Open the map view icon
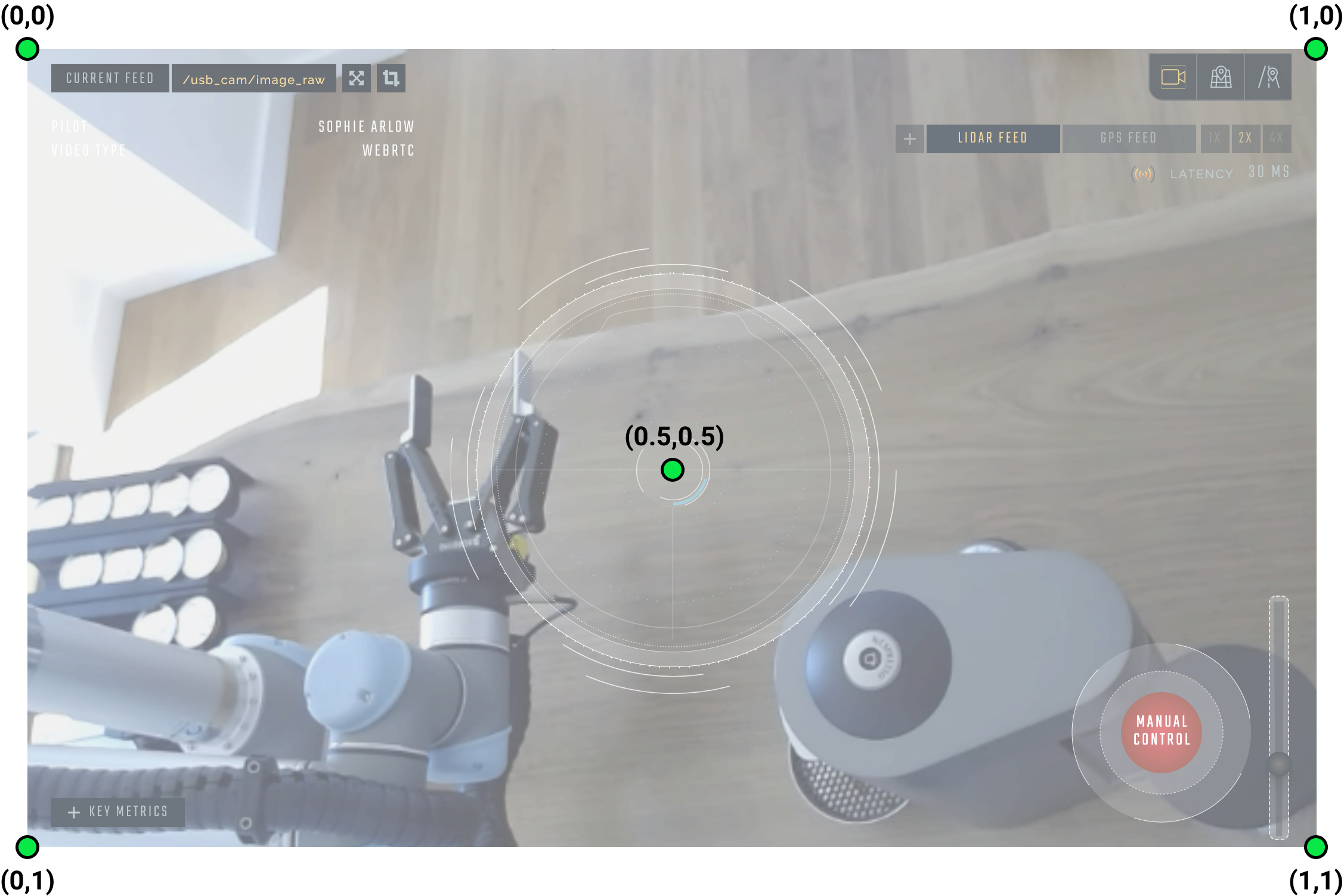1344x896 pixels. pos(1221,77)
